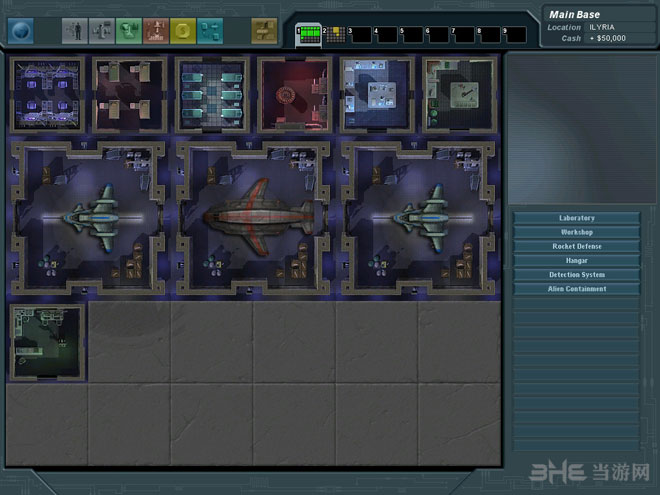Open the globe view button
This screenshot has height=495, width=660.
pyautogui.click(x=20, y=31)
